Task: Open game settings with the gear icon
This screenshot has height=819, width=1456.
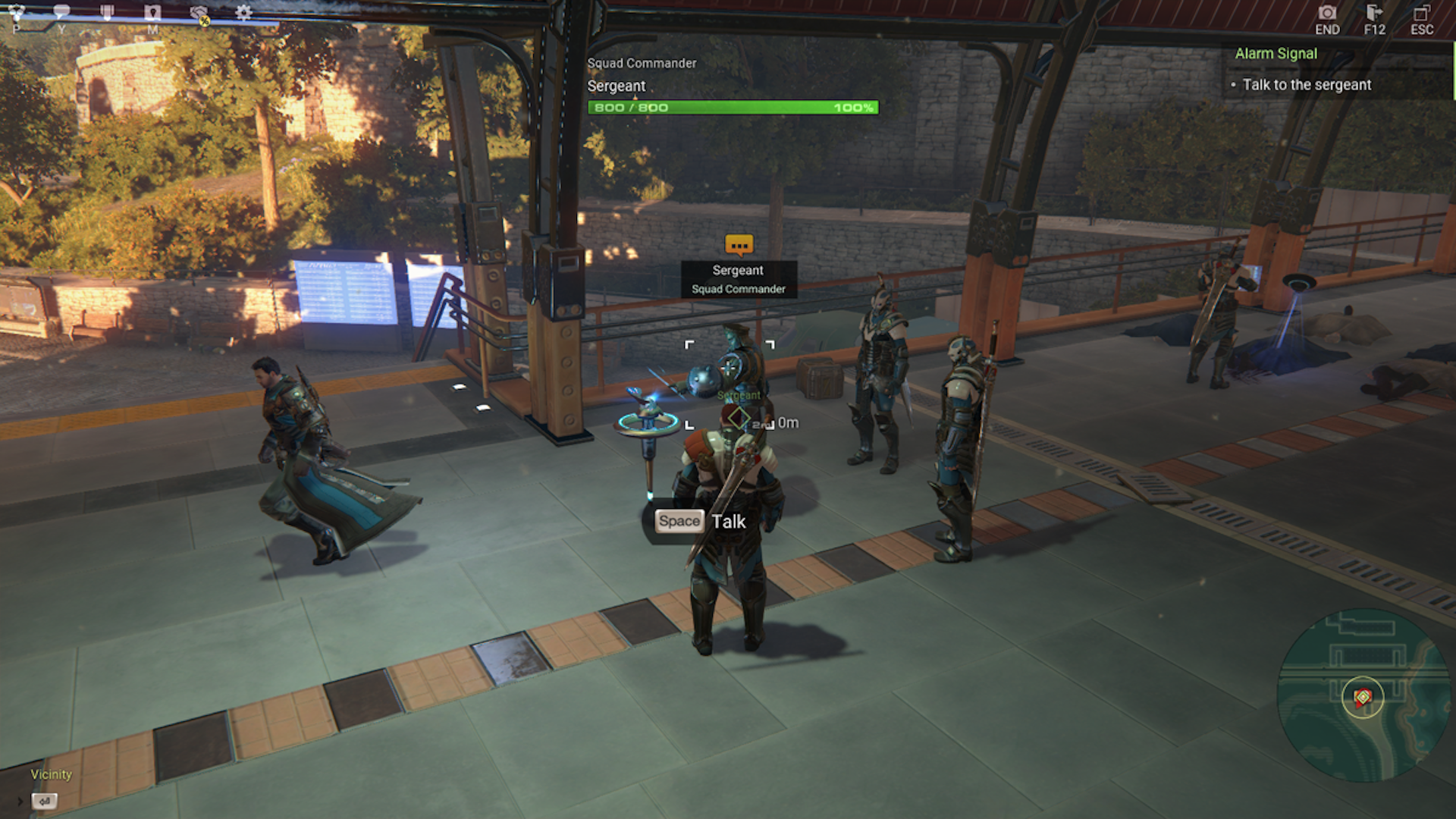Action: [x=243, y=11]
